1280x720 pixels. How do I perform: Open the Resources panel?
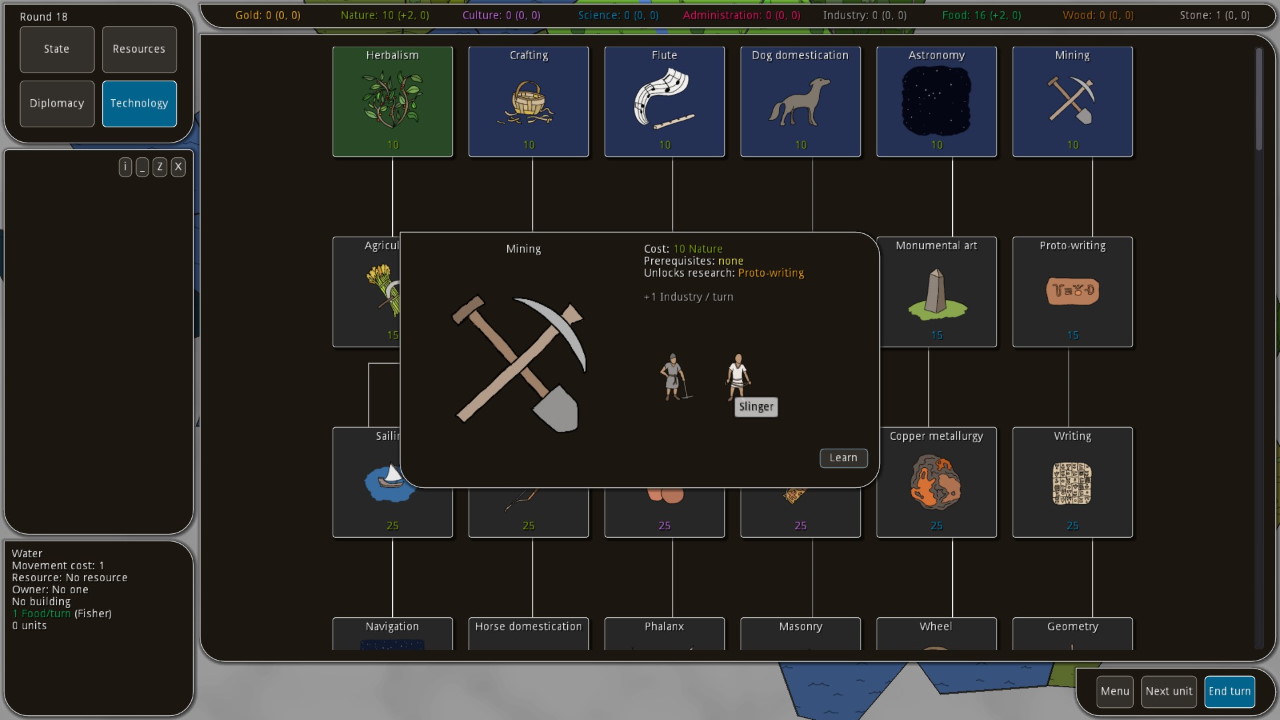139,49
